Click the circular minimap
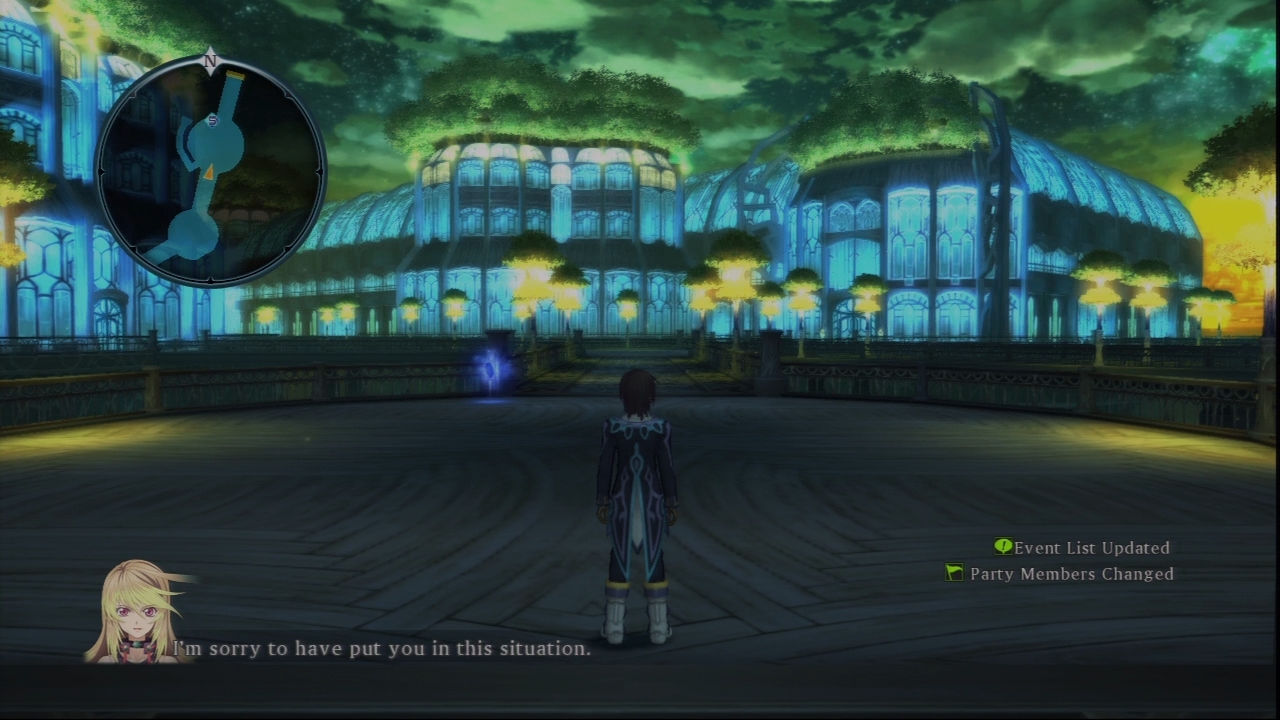The width and height of the screenshot is (1280, 720). click(210, 170)
